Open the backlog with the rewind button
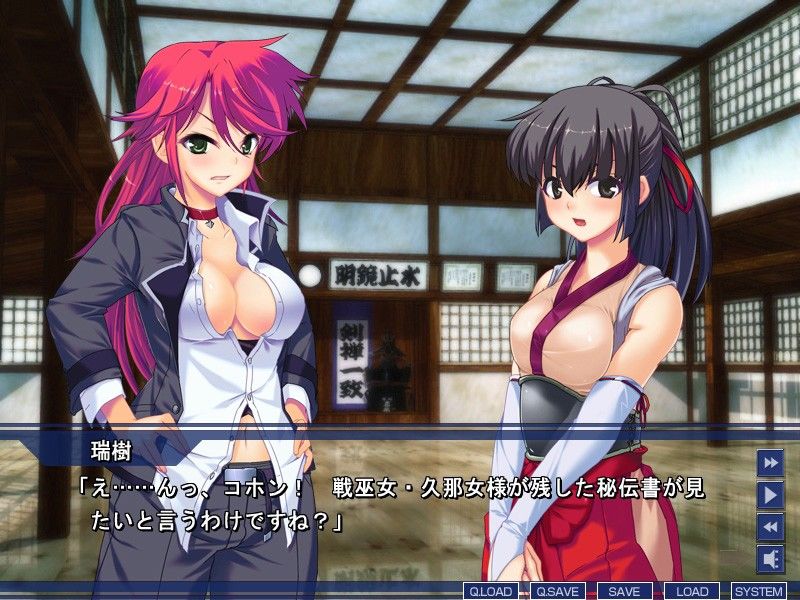Image resolution: width=800 pixels, height=600 pixels. (x=770, y=526)
